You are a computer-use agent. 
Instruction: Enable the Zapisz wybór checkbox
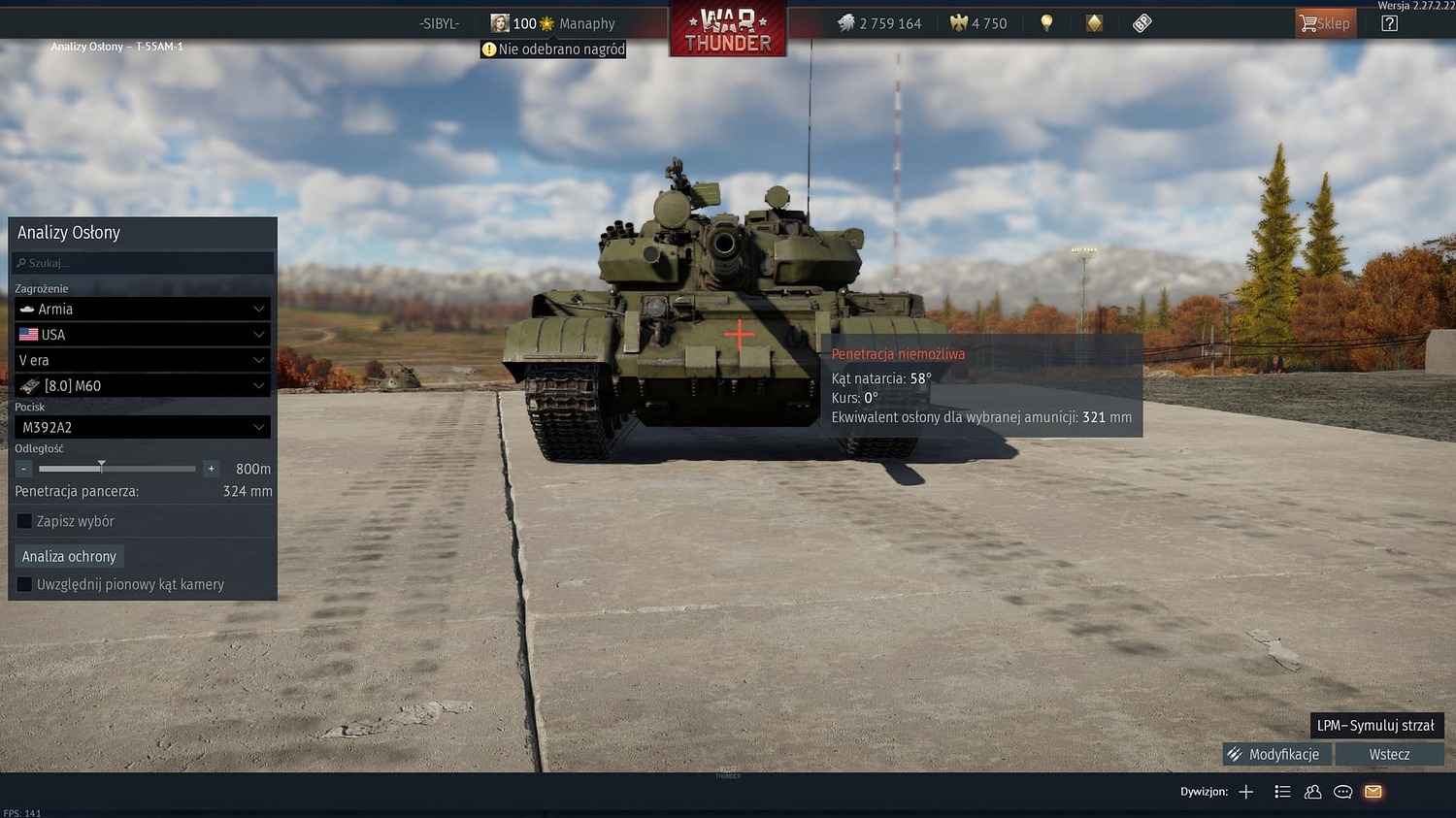(24, 521)
